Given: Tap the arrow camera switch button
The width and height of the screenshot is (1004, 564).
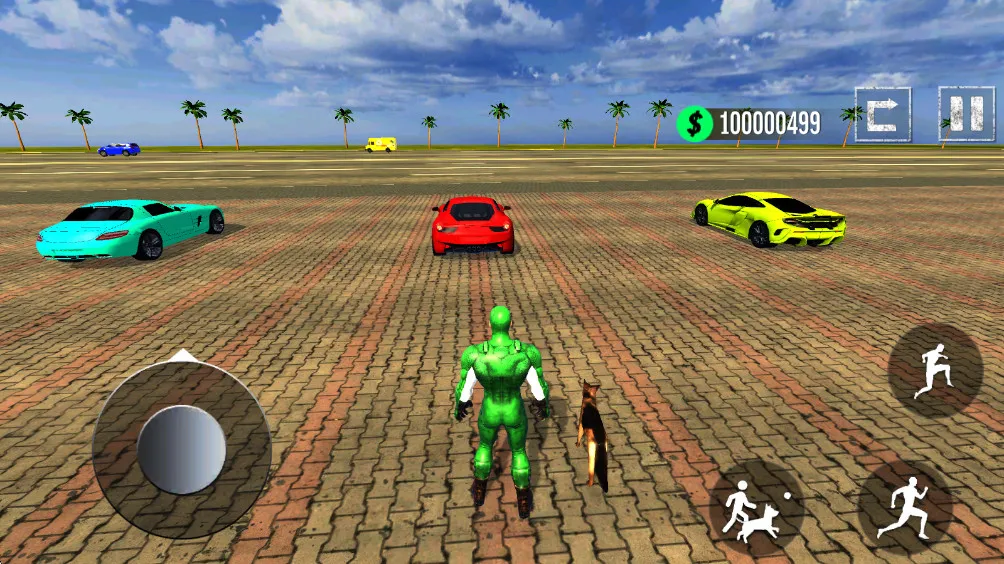Looking at the screenshot, I should [882, 114].
